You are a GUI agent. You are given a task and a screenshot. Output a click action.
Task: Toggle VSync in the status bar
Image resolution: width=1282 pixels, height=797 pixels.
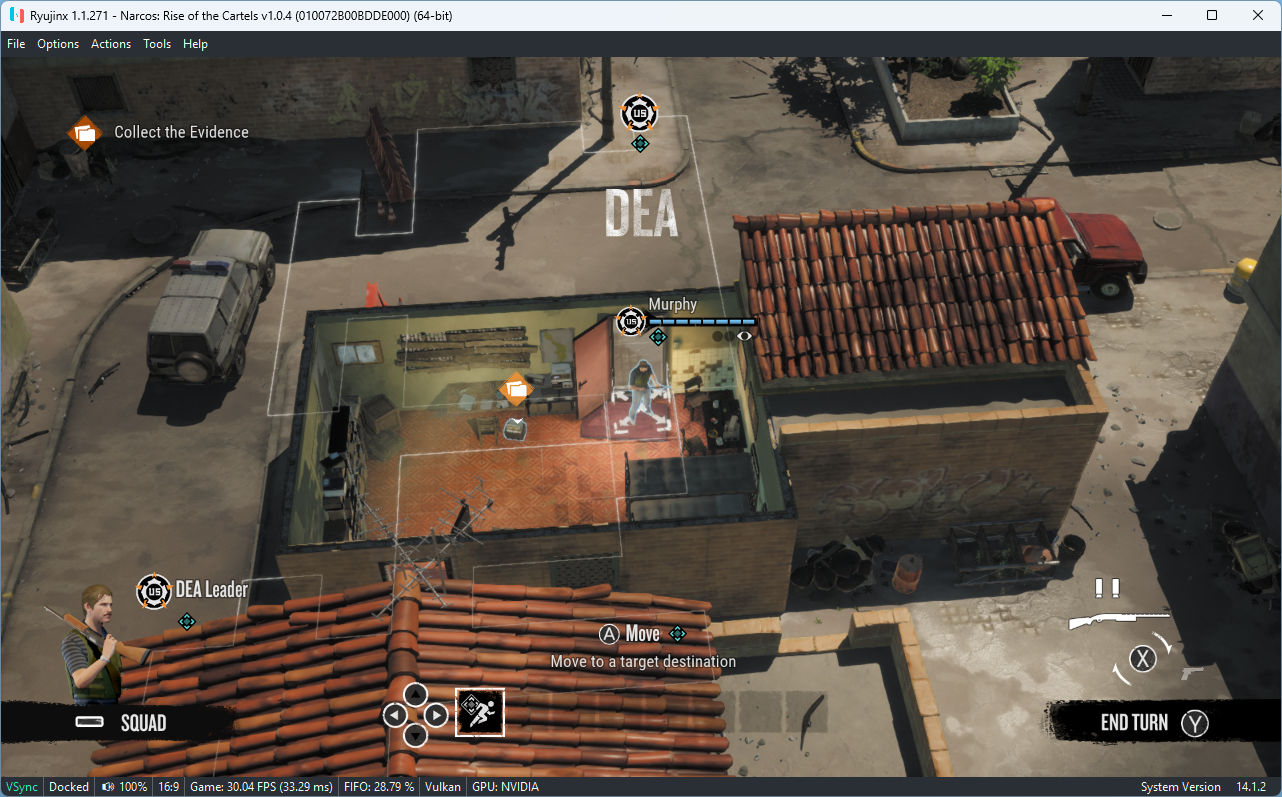[21, 786]
